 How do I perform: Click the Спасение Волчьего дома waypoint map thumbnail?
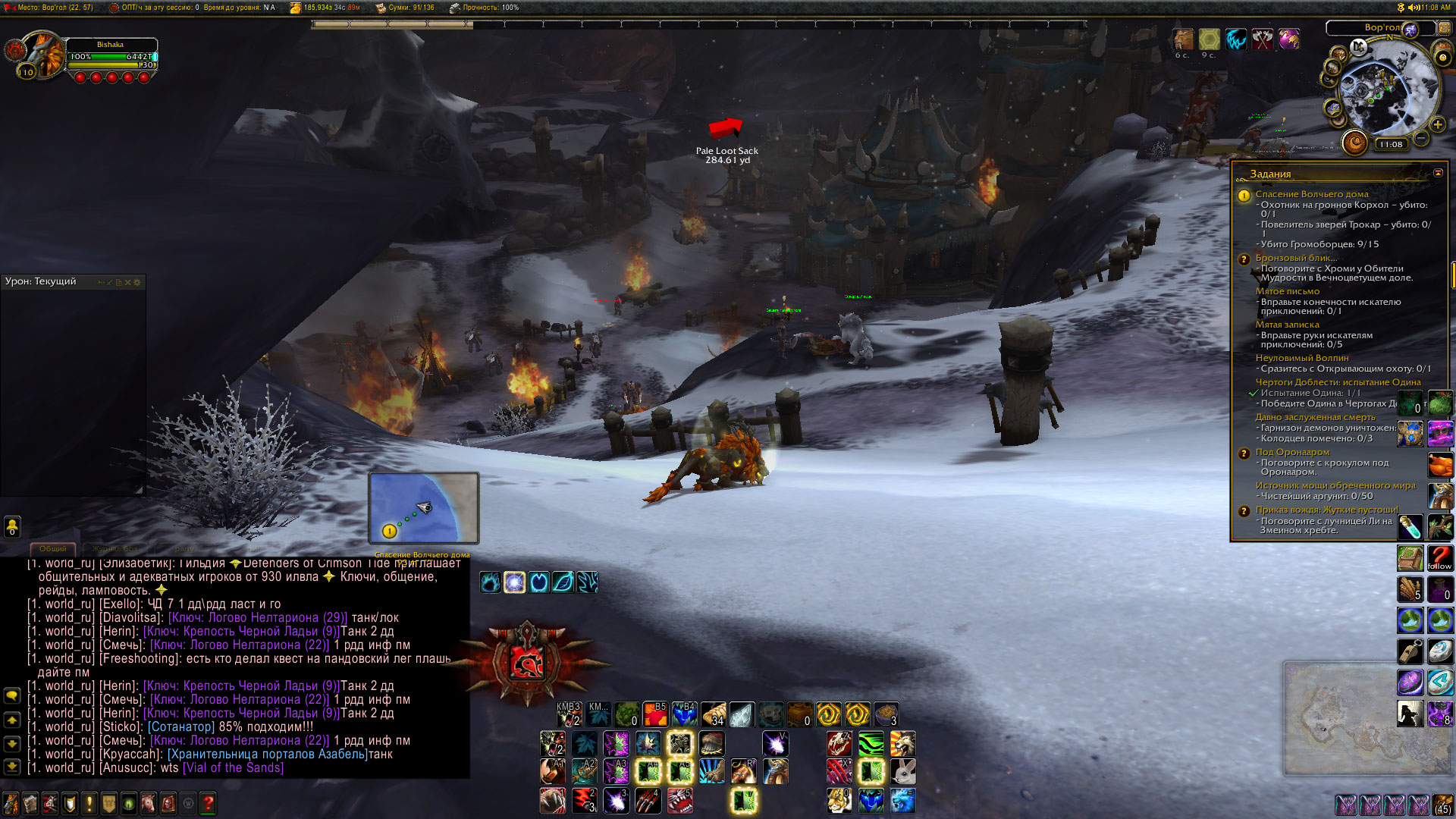pos(423,507)
